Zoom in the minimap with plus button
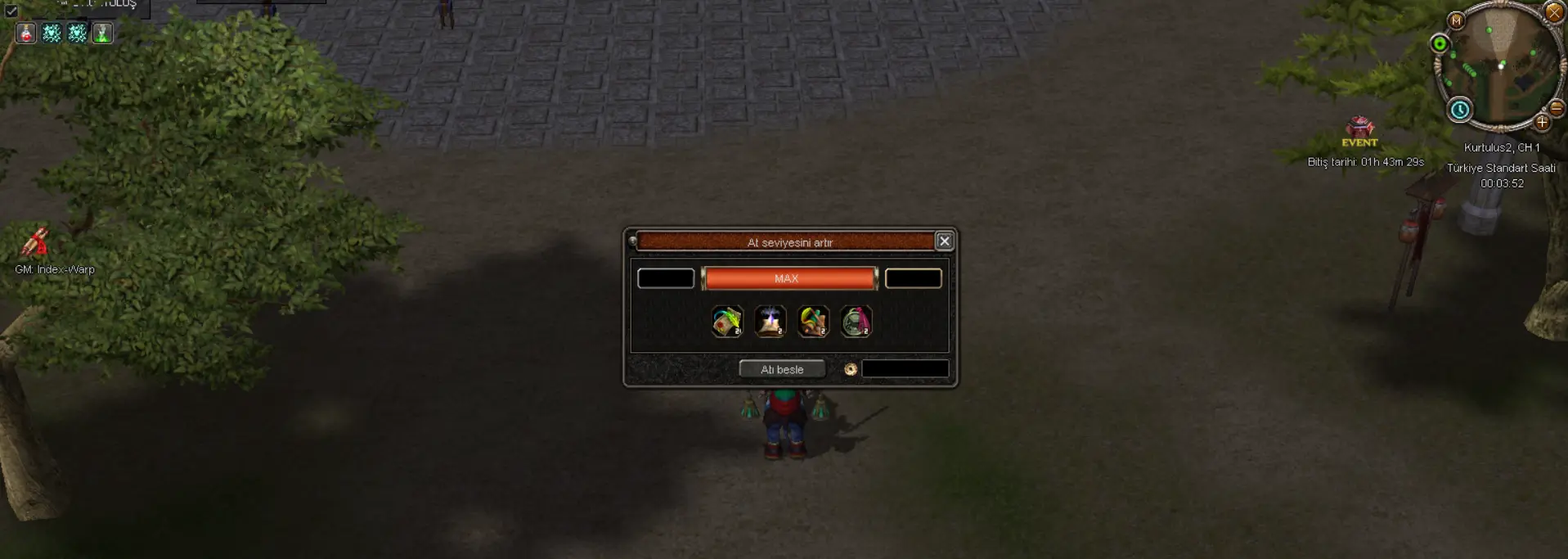 coord(1542,123)
